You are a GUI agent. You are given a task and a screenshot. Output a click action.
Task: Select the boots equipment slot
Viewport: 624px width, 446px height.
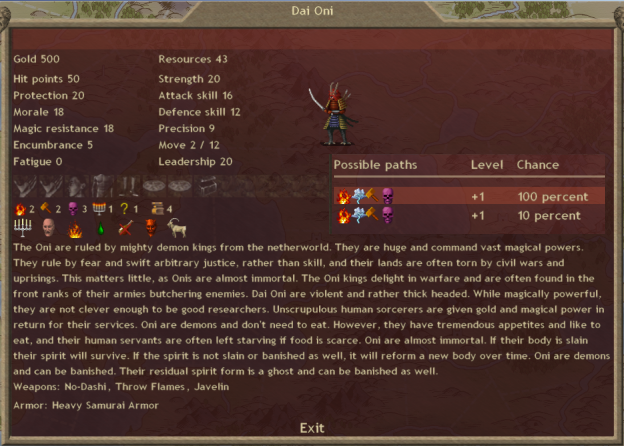[128, 185]
